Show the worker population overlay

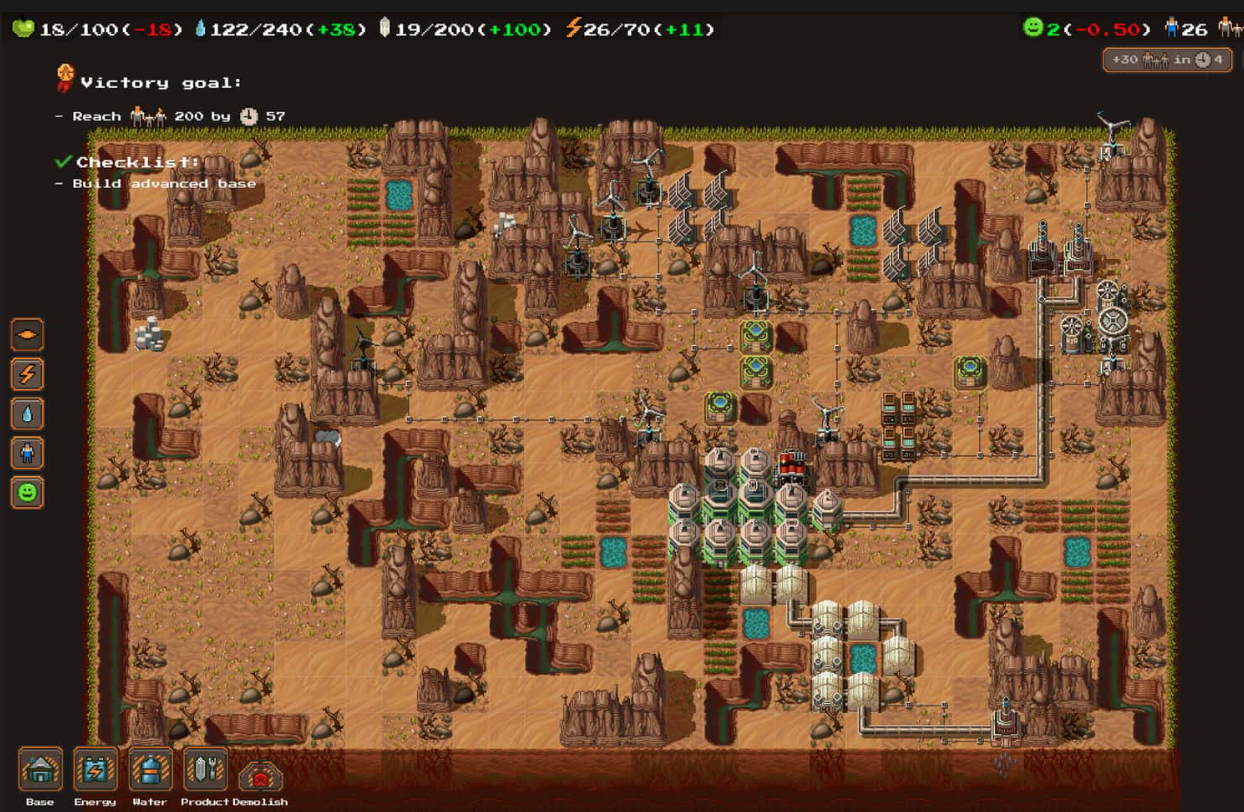coord(27,453)
